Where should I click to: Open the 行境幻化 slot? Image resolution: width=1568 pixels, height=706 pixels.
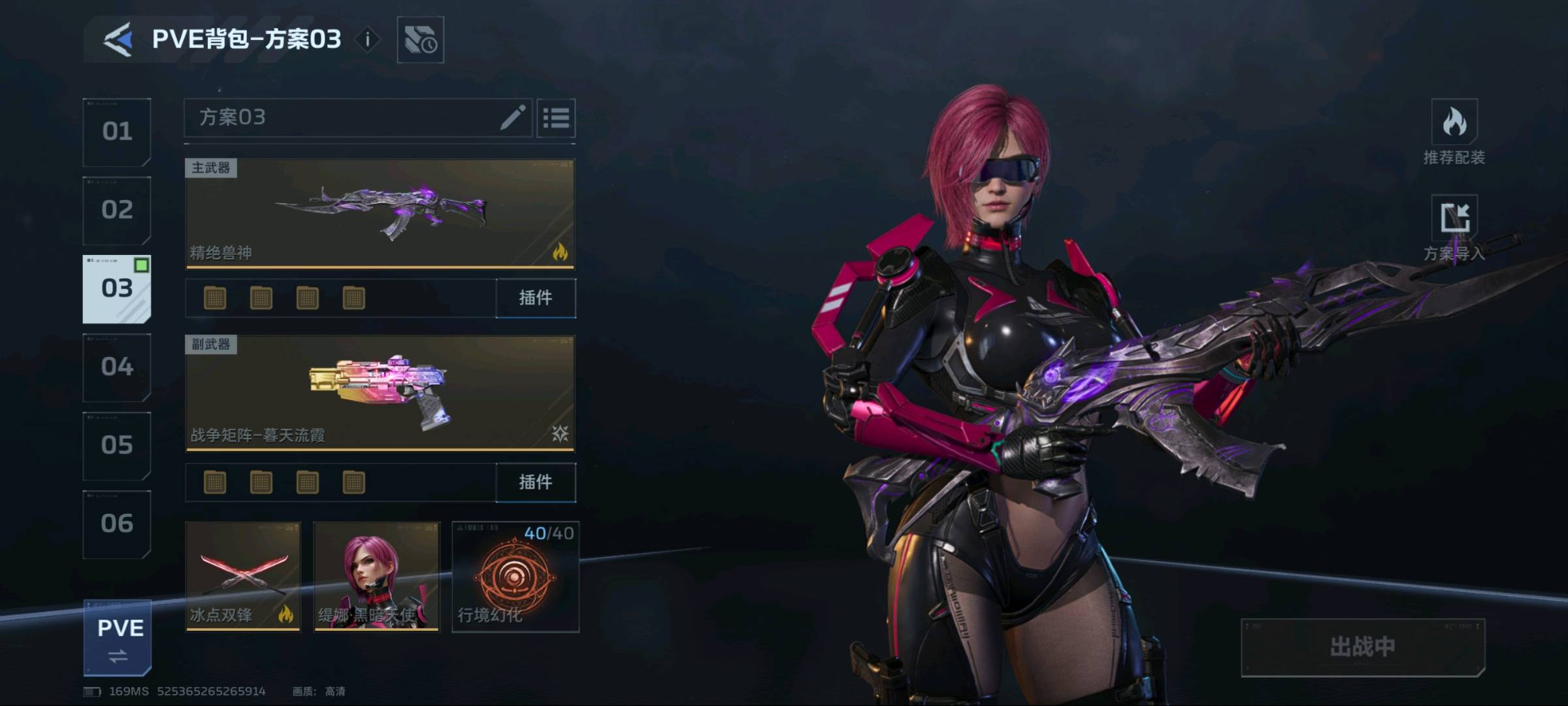tap(515, 577)
